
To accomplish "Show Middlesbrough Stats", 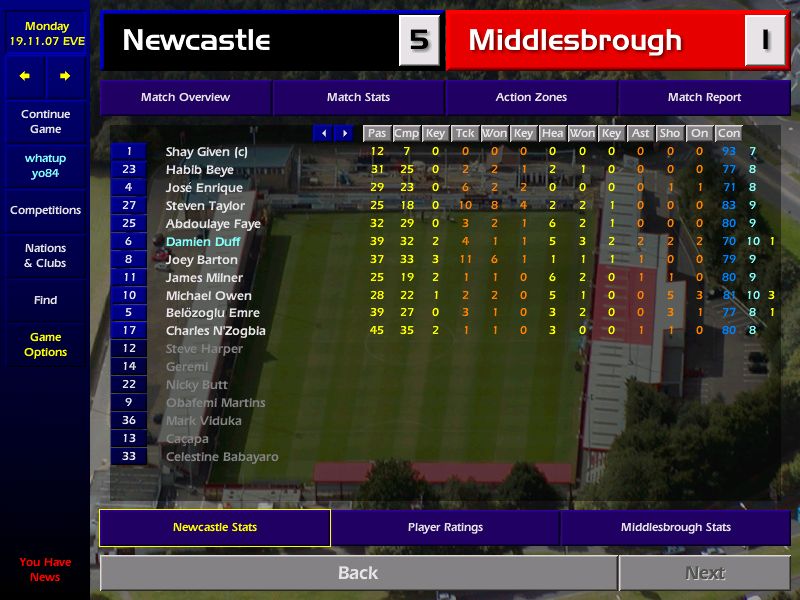I will point(675,527).
